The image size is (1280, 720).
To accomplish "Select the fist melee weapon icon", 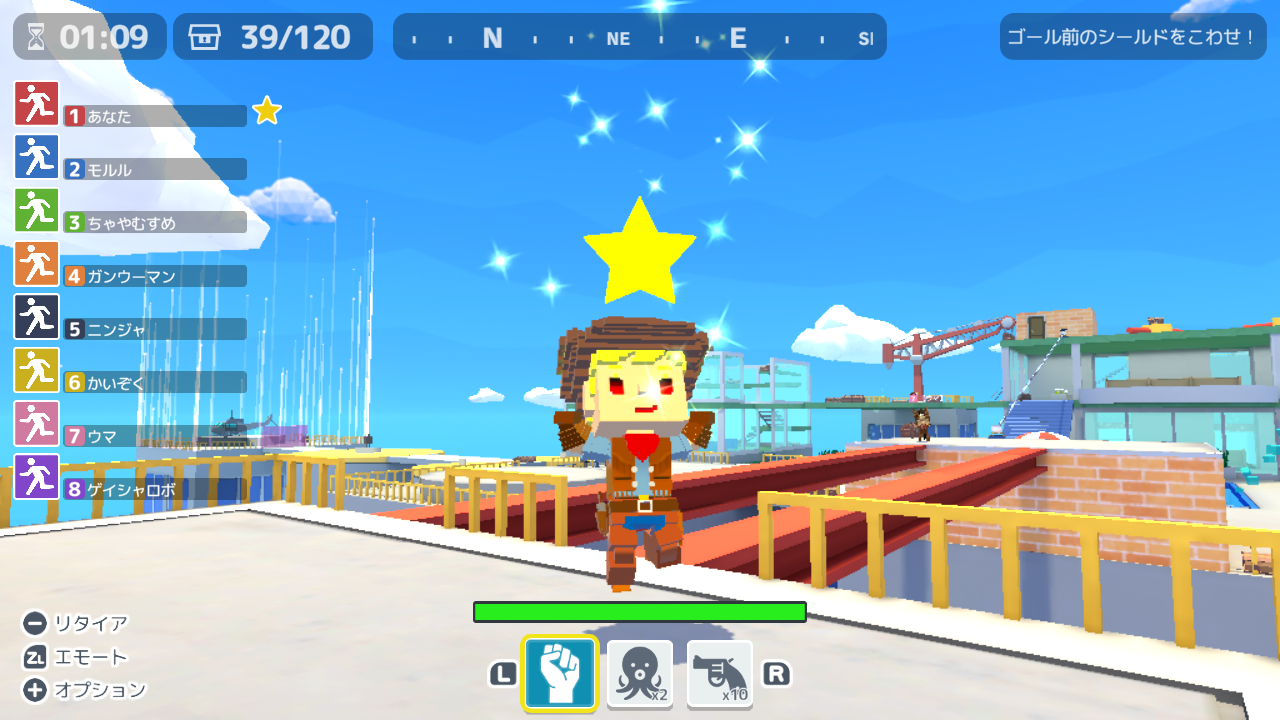I will click(559, 674).
